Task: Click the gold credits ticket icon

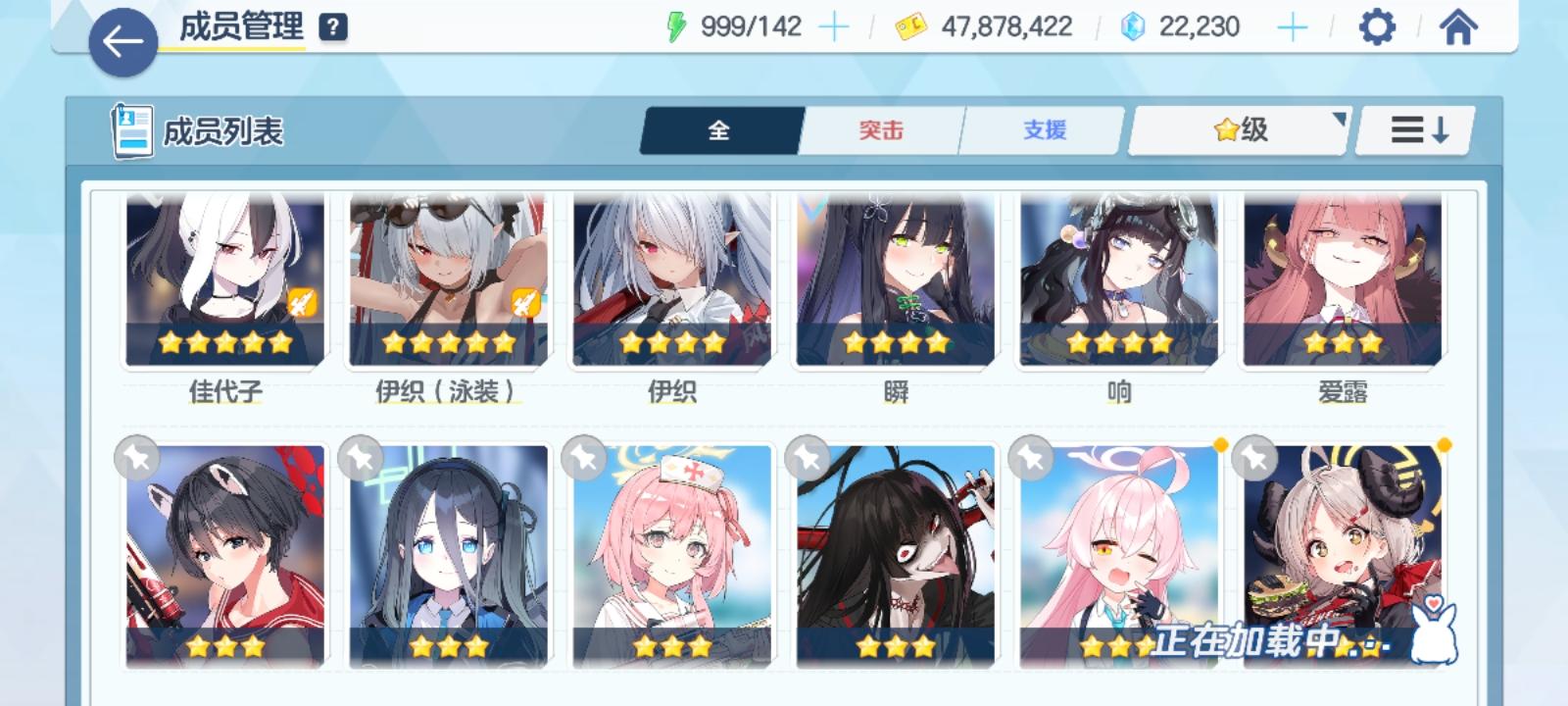Action: (911, 26)
